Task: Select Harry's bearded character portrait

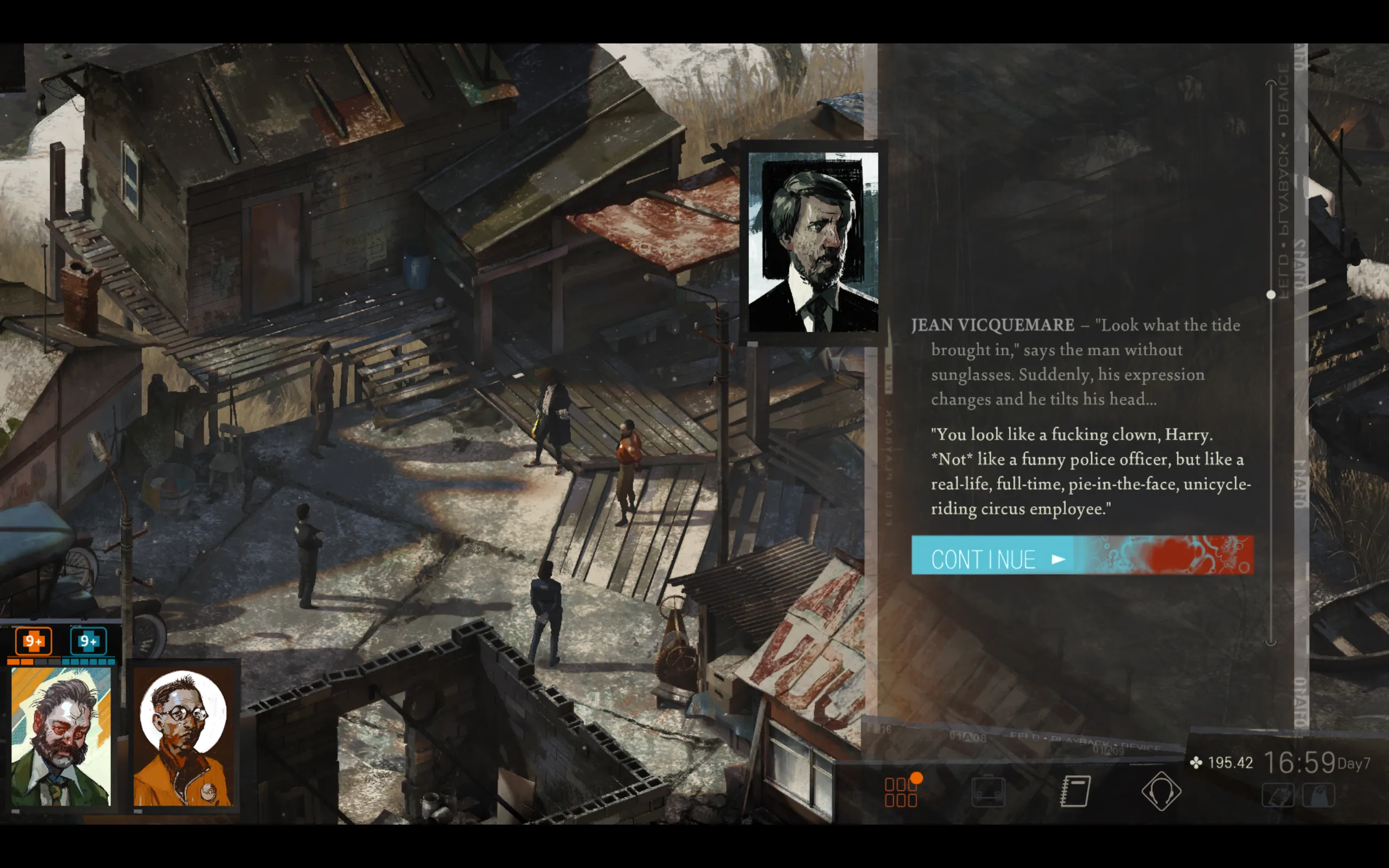Action: [x=61, y=737]
